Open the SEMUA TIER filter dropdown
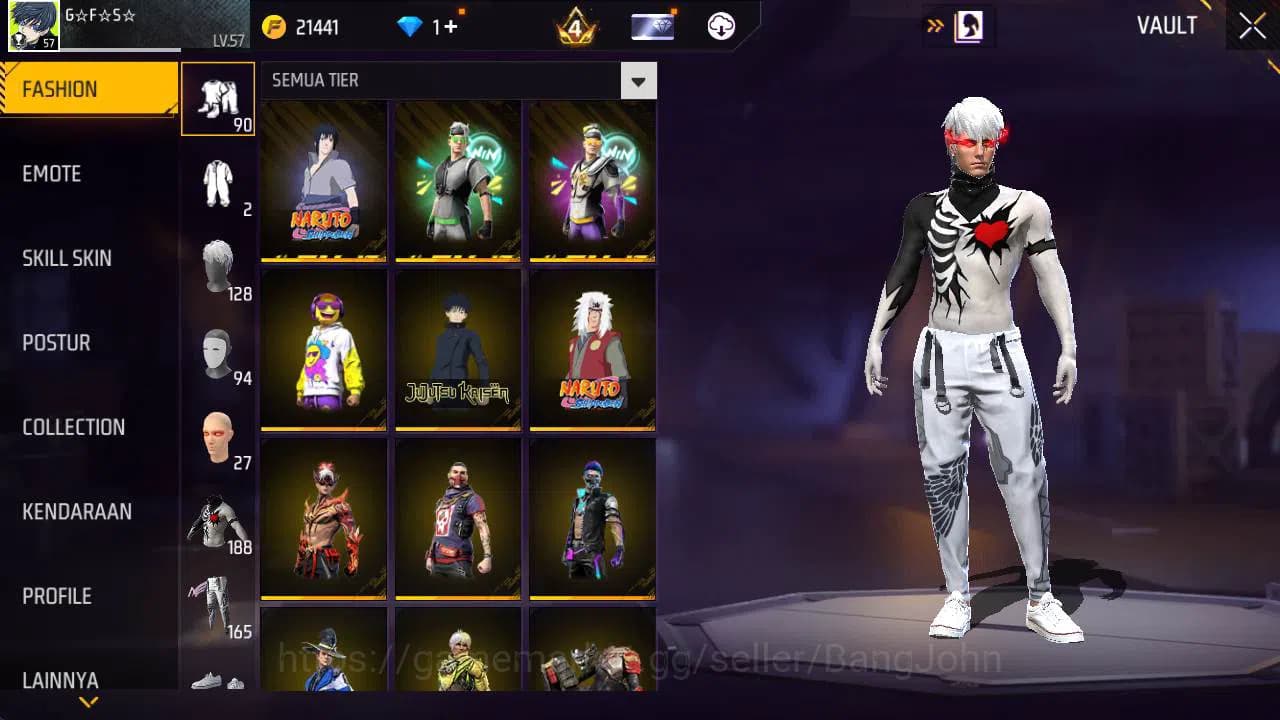 (x=638, y=80)
